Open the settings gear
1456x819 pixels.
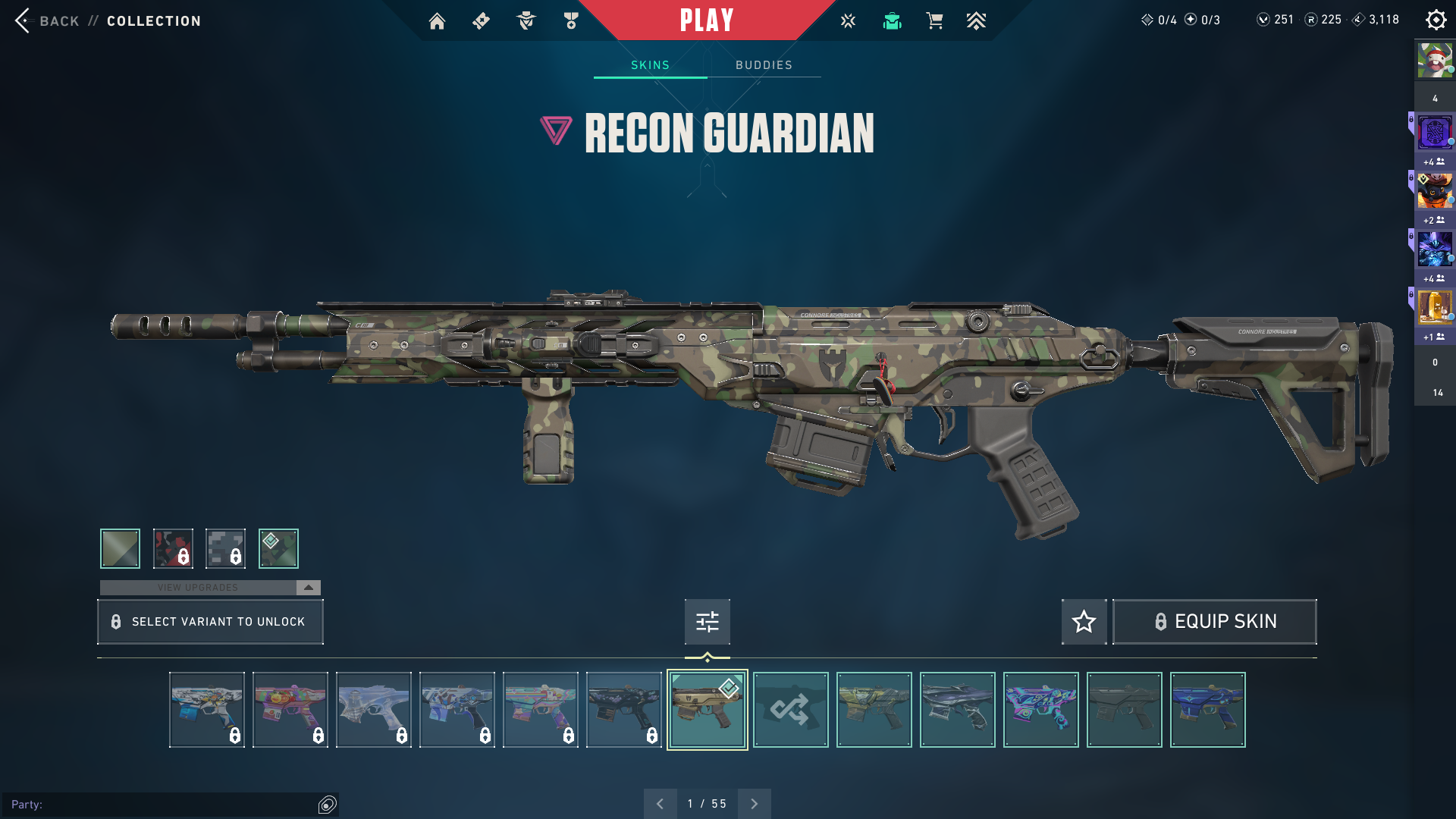coord(1436,20)
